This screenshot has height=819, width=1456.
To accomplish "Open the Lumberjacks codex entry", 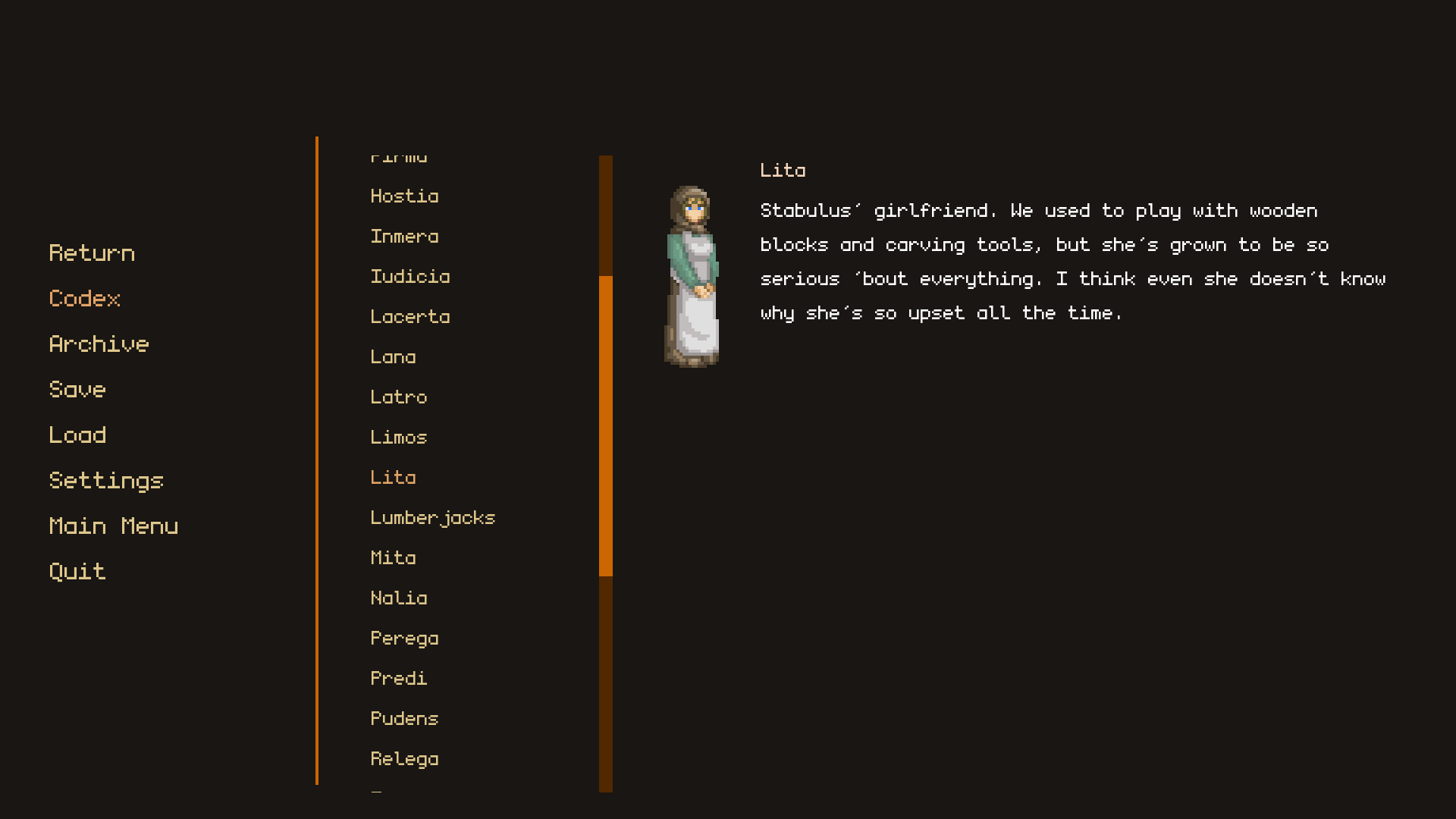I will (x=432, y=517).
